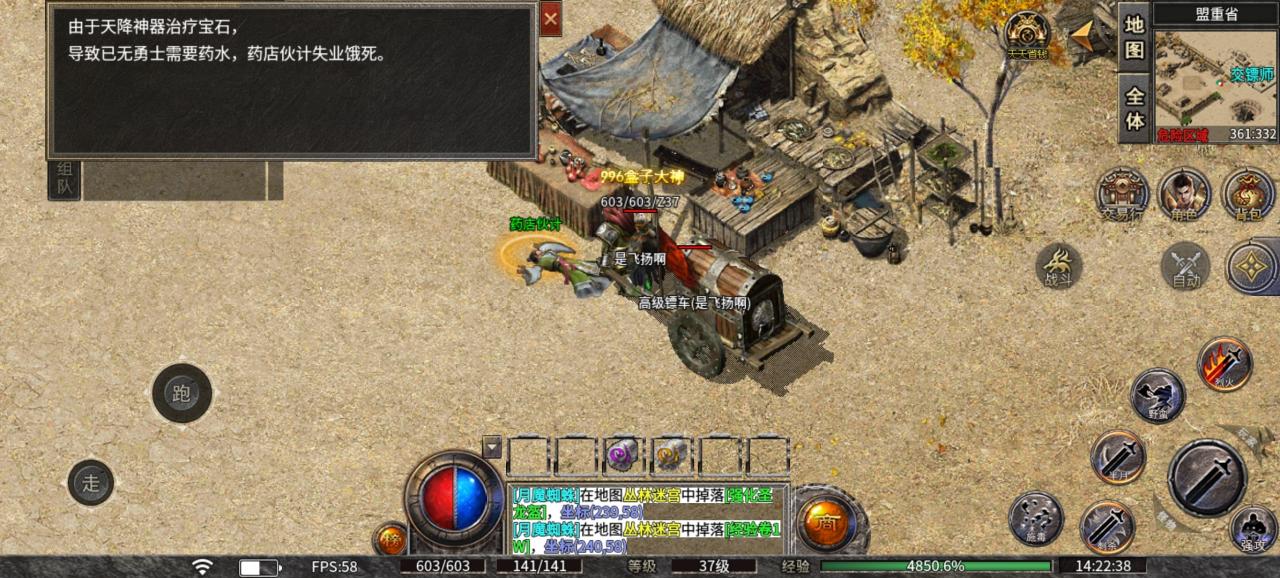Cast the 施毒 poison skill

[1036, 518]
